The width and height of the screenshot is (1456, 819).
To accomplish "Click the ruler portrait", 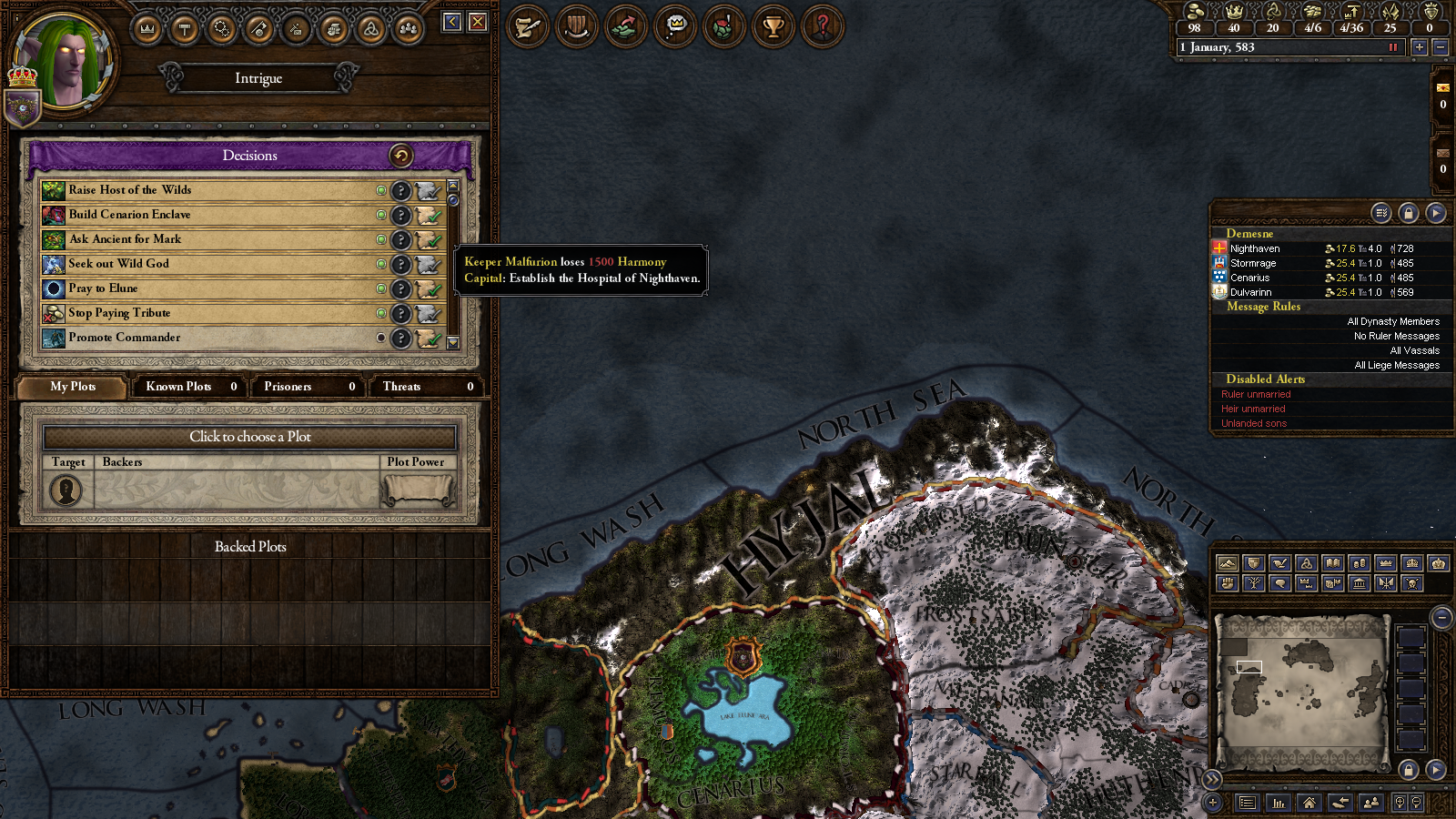I will pyautogui.click(x=66, y=62).
